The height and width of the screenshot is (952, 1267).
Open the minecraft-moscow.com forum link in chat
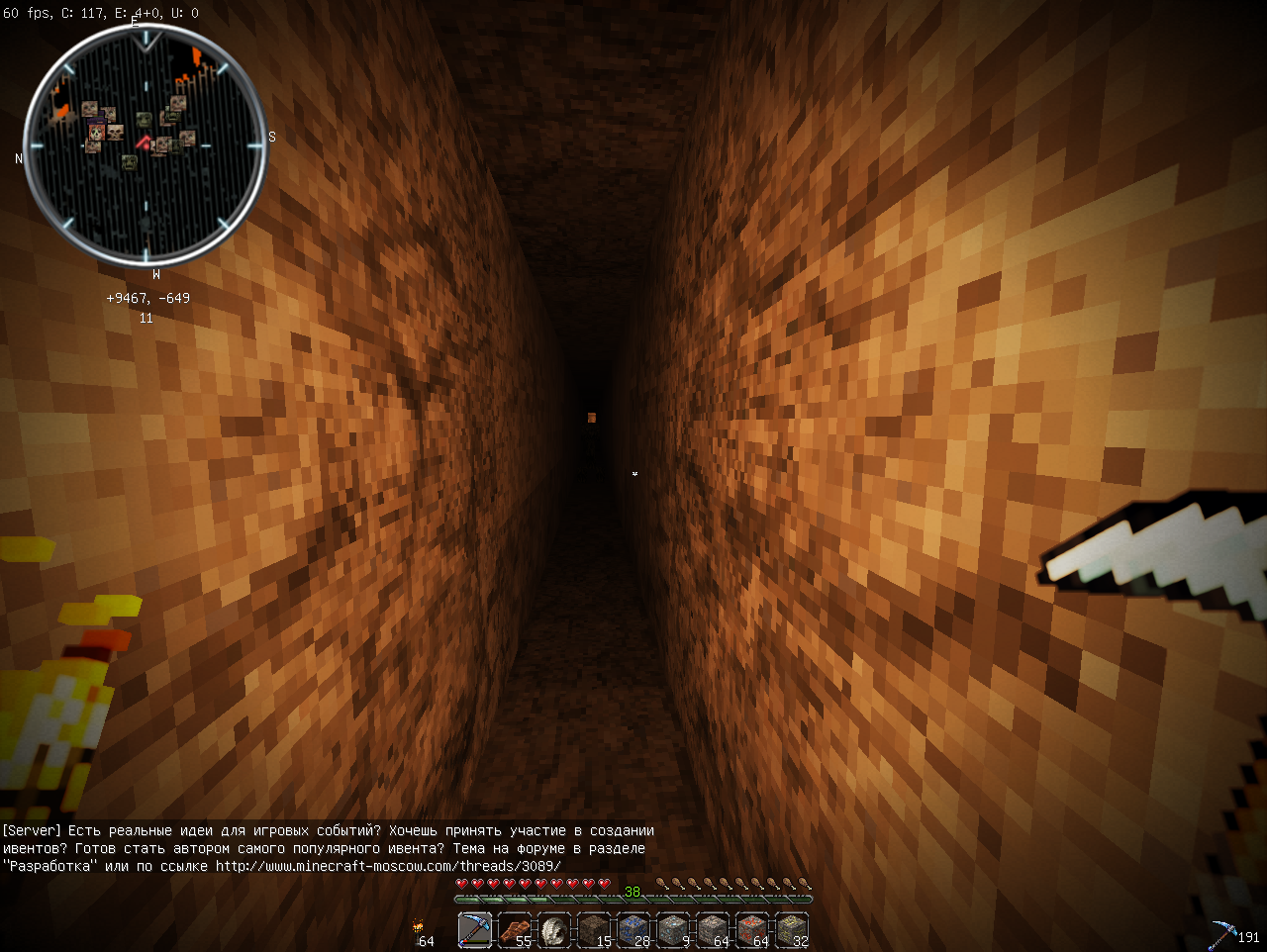pos(388,866)
